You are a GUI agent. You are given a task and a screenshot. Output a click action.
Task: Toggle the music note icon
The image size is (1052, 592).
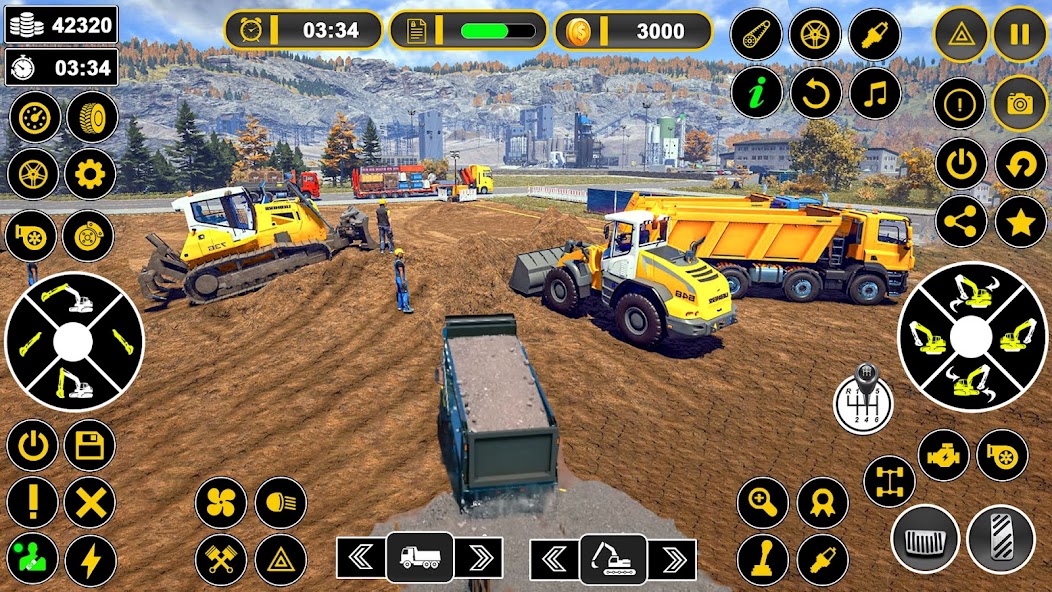876,94
